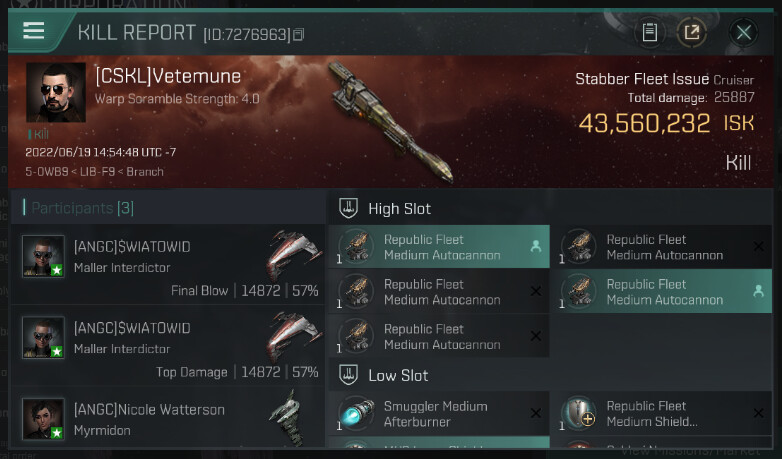Share the kill report externally
Screen dimensions: 782x459
(x=691, y=32)
